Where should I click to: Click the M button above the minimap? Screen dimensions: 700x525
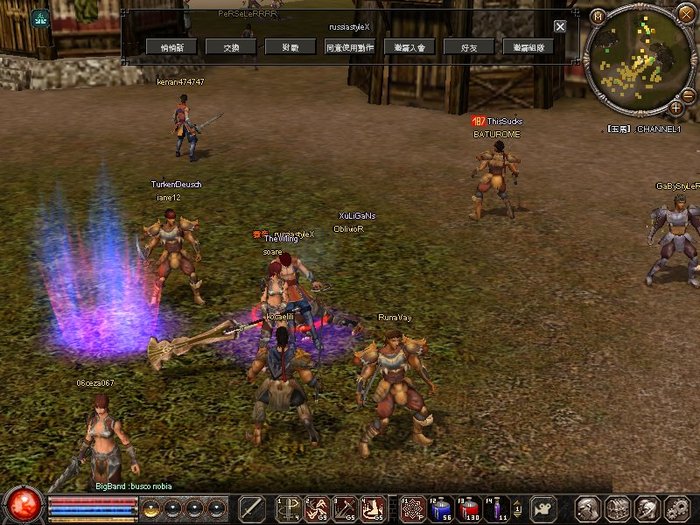(598, 15)
